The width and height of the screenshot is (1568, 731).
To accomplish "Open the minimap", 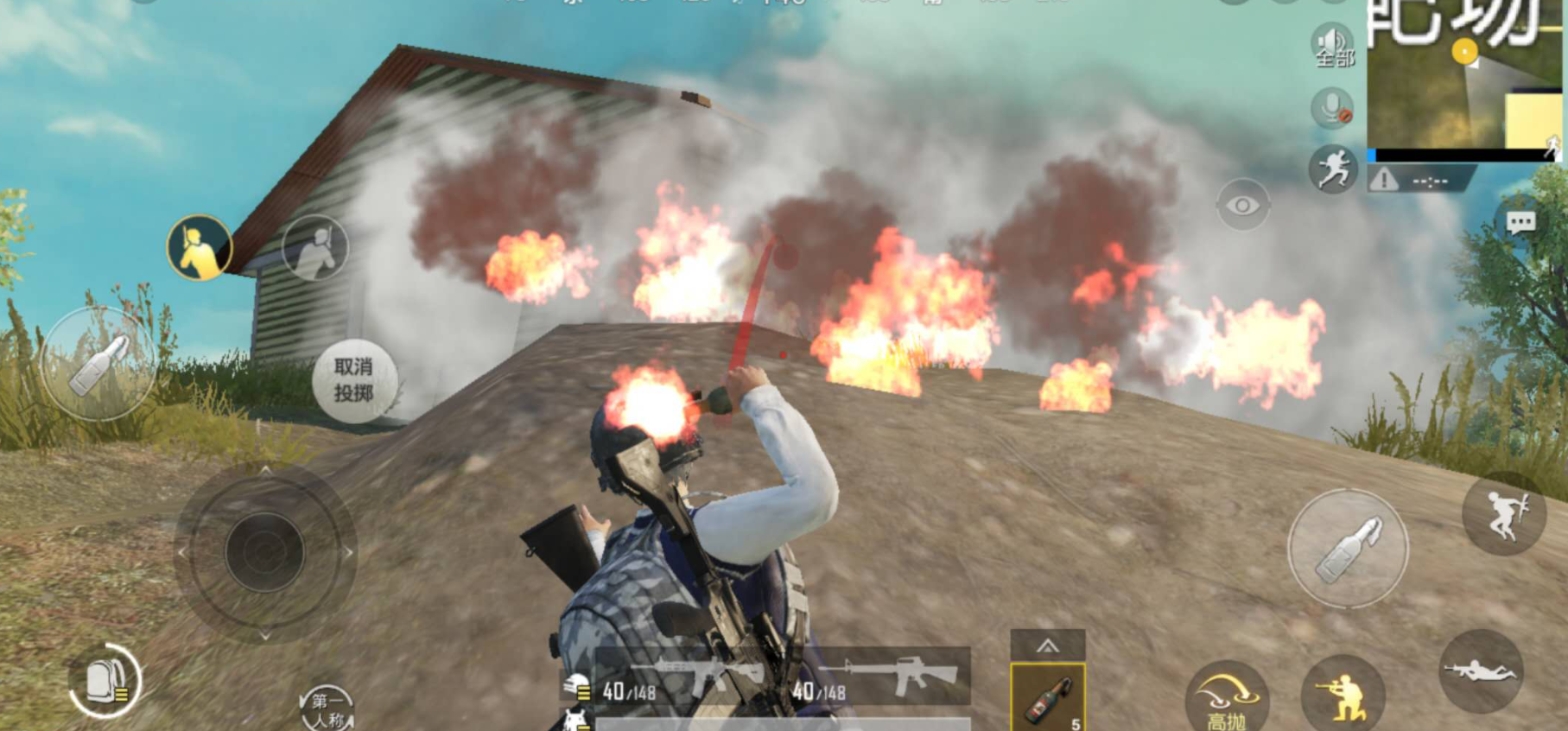I will click(1464, 78).
